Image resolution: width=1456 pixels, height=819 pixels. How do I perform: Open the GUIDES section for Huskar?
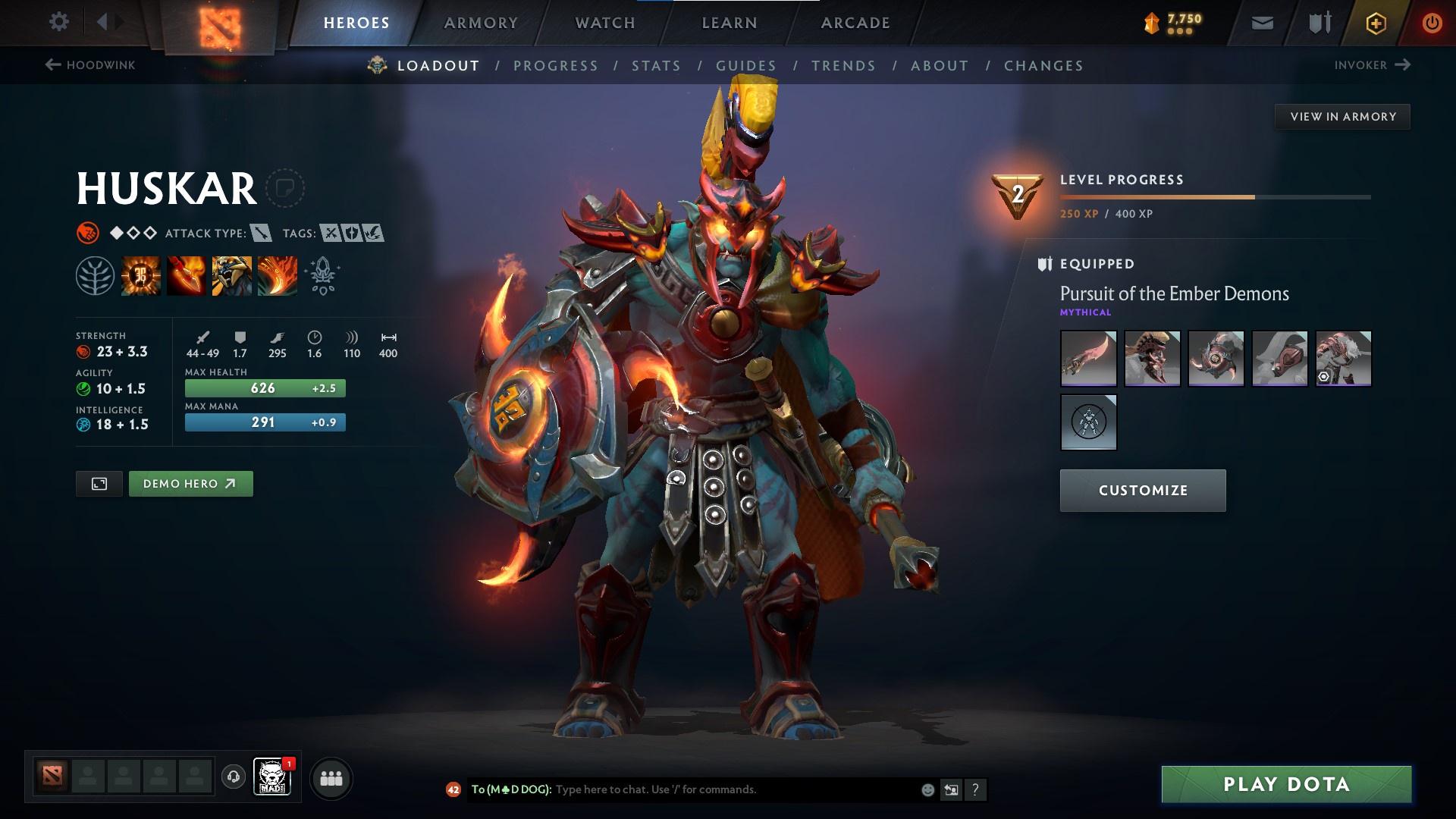tap(746, 66)
